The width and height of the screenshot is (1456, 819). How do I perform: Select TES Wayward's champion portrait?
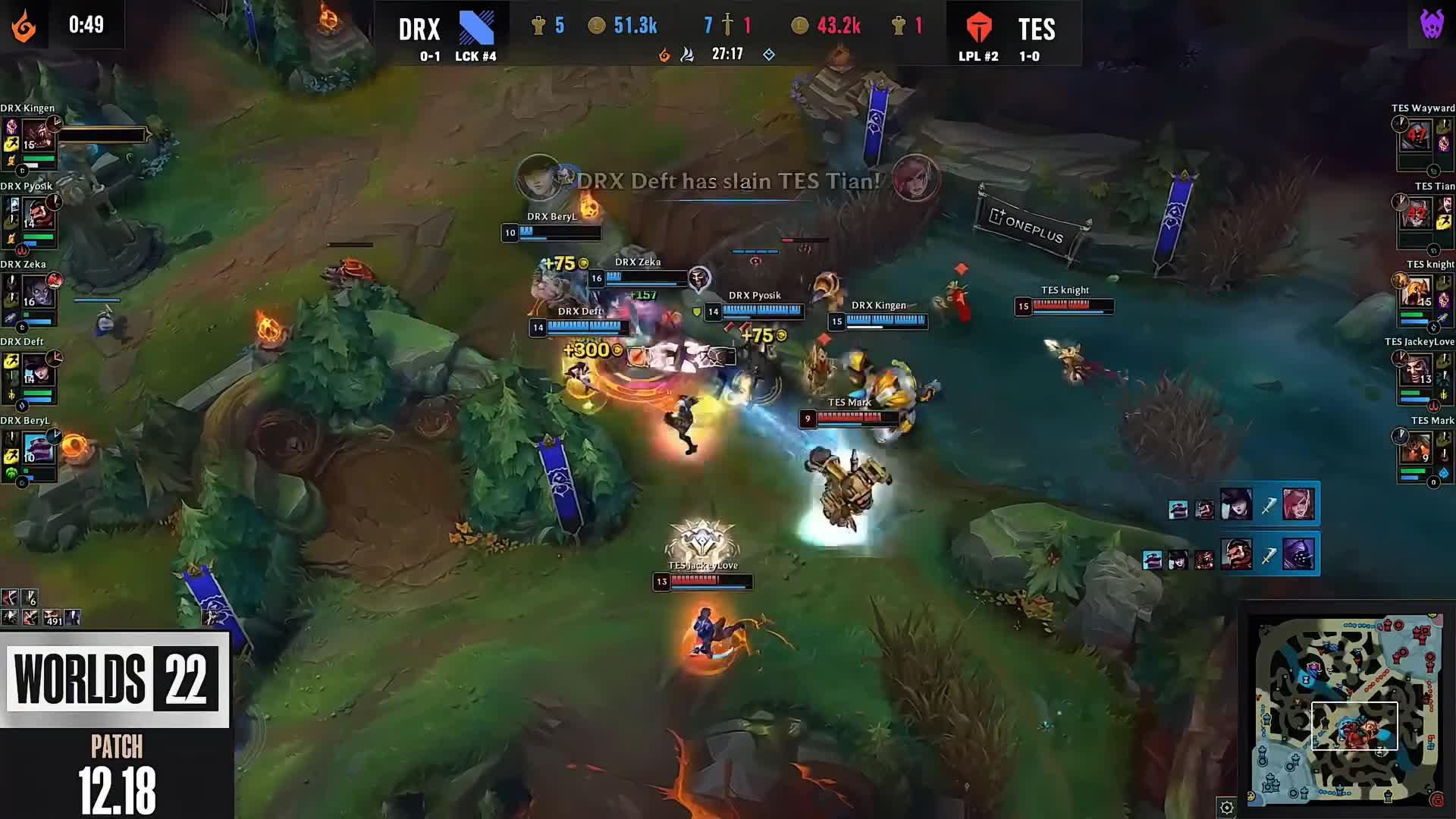pyautogui.click(x=1416, y=136)
